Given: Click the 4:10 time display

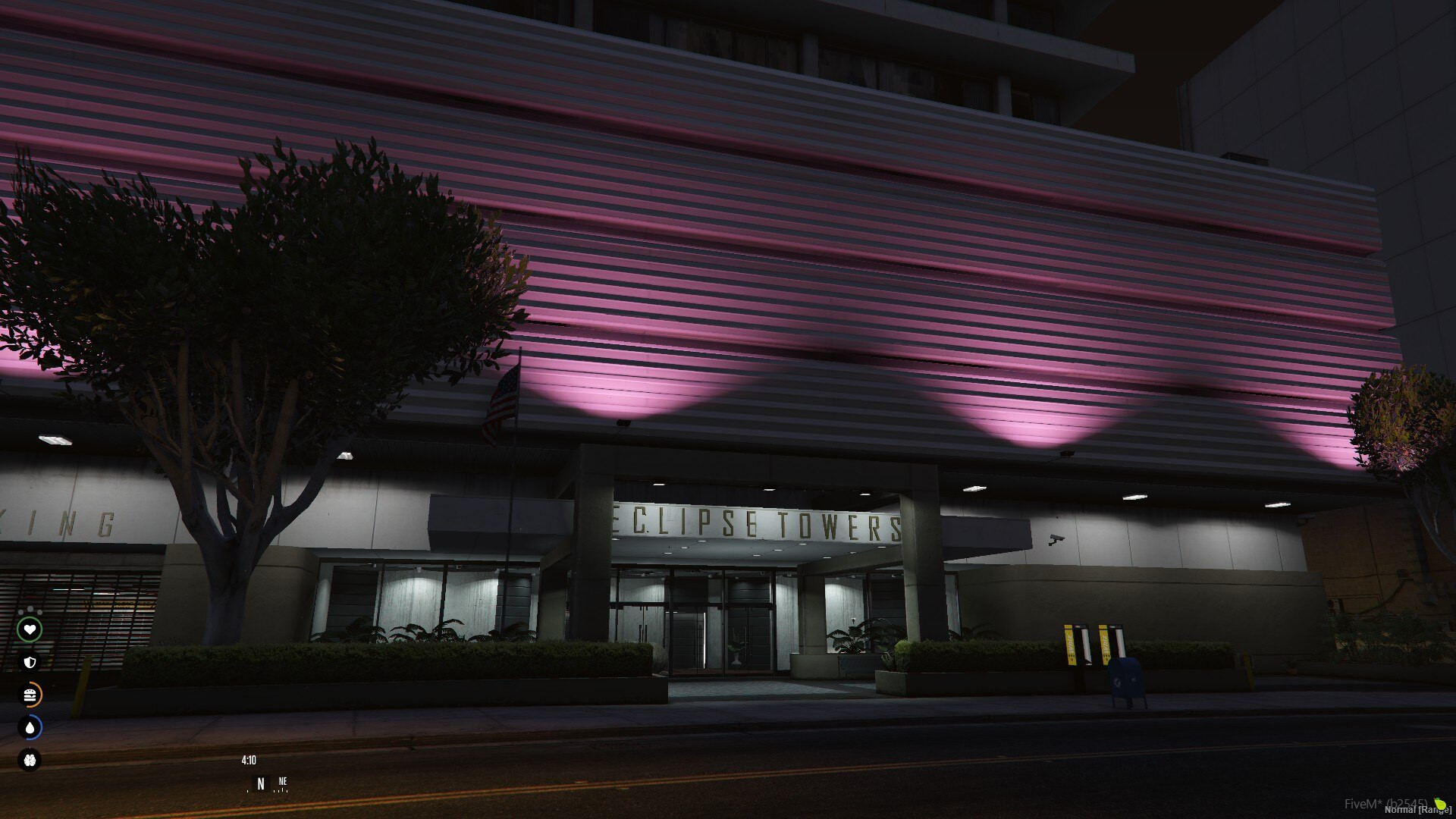Looking at the screenshot, I should pyautogui.click(x=248, y=759).
